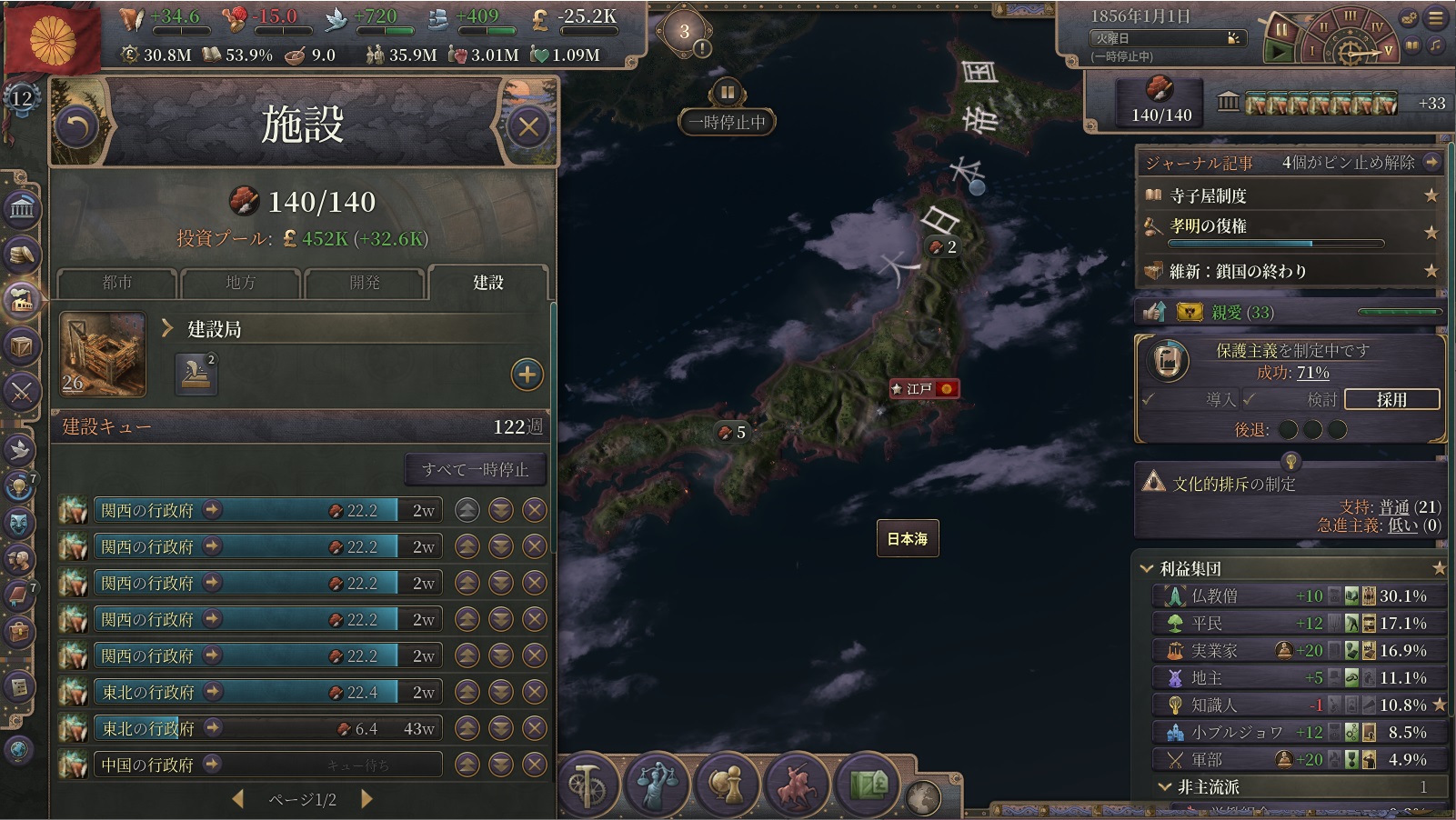The width and height of the screenshot is (1456, 820).
Task: Open the hammer production lens button
Action: pyautogui.click(x=587, y=783)
